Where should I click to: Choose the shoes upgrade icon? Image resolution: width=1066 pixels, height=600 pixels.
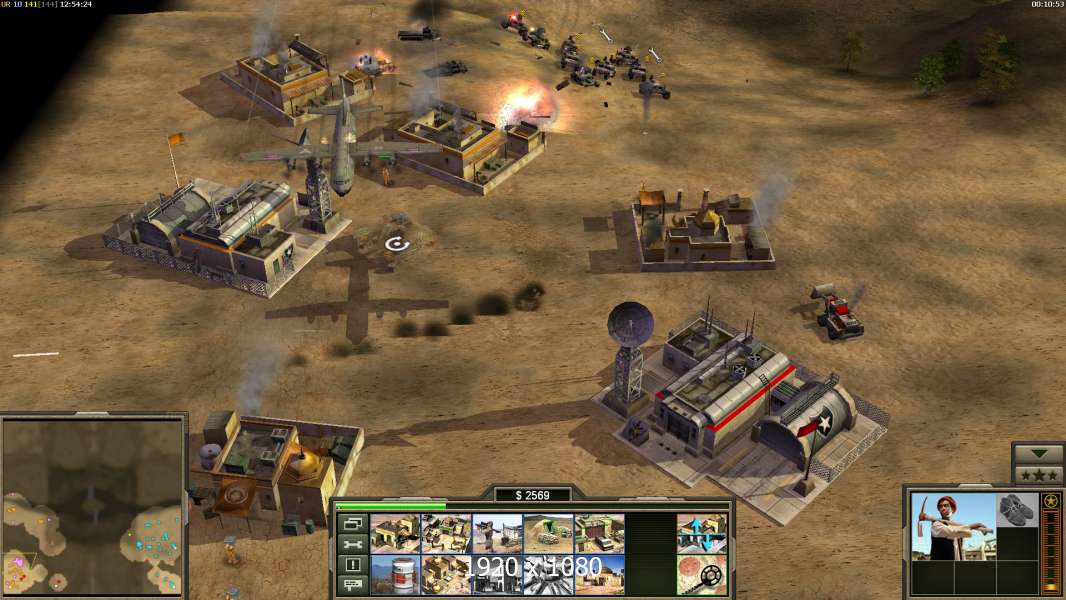[x=1018, y=509]
